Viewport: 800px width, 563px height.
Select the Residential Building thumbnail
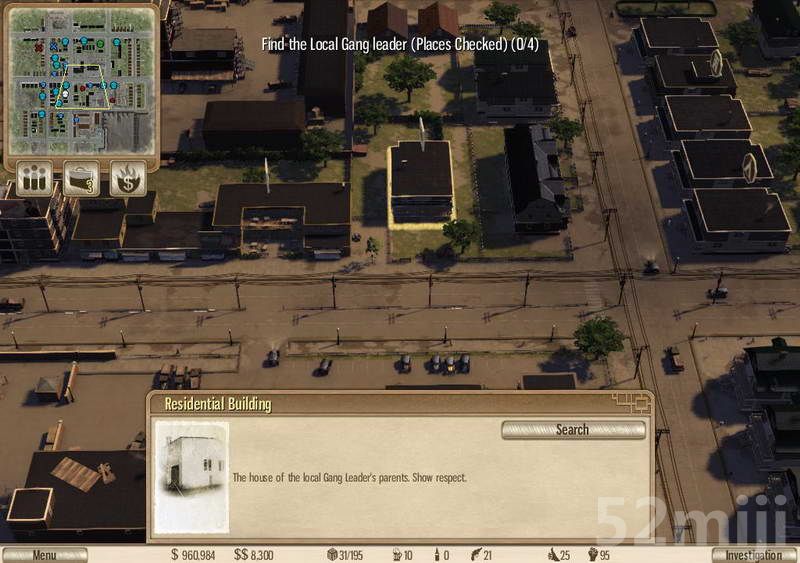191,477
